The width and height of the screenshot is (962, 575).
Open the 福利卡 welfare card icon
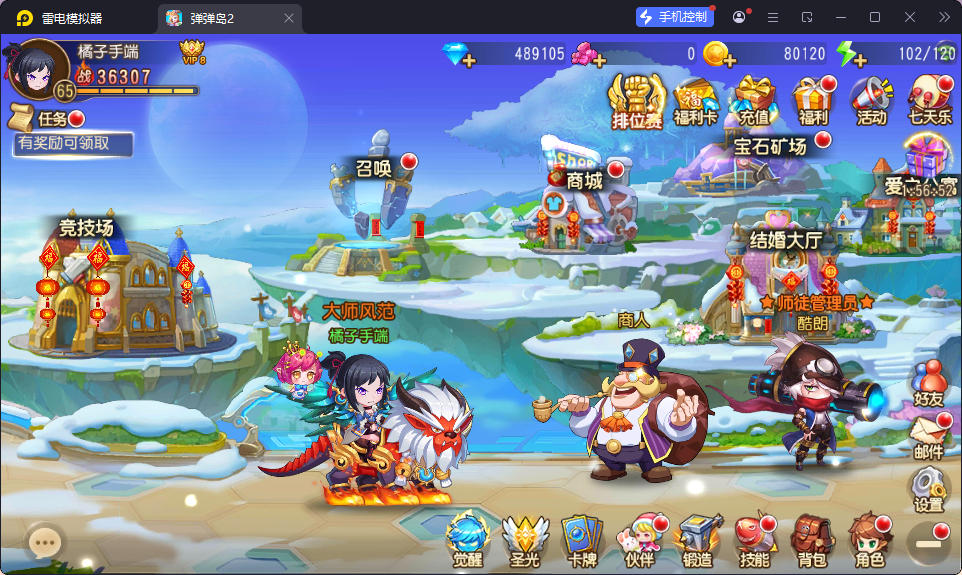pyautogui.click(x=696, y=102)
